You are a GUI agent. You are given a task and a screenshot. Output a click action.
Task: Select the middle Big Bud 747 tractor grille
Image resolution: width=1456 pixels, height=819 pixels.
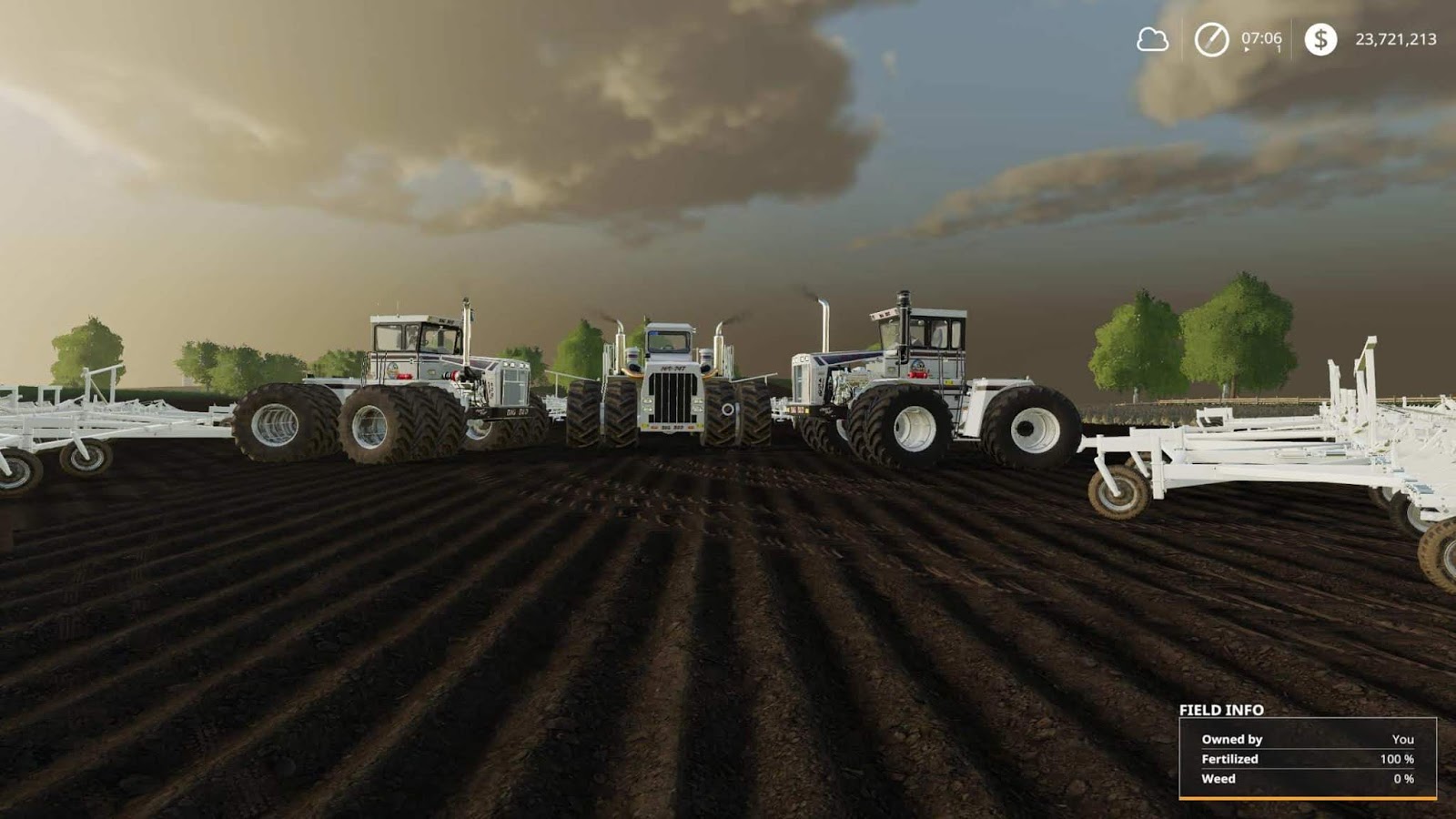tap(672, 400)
